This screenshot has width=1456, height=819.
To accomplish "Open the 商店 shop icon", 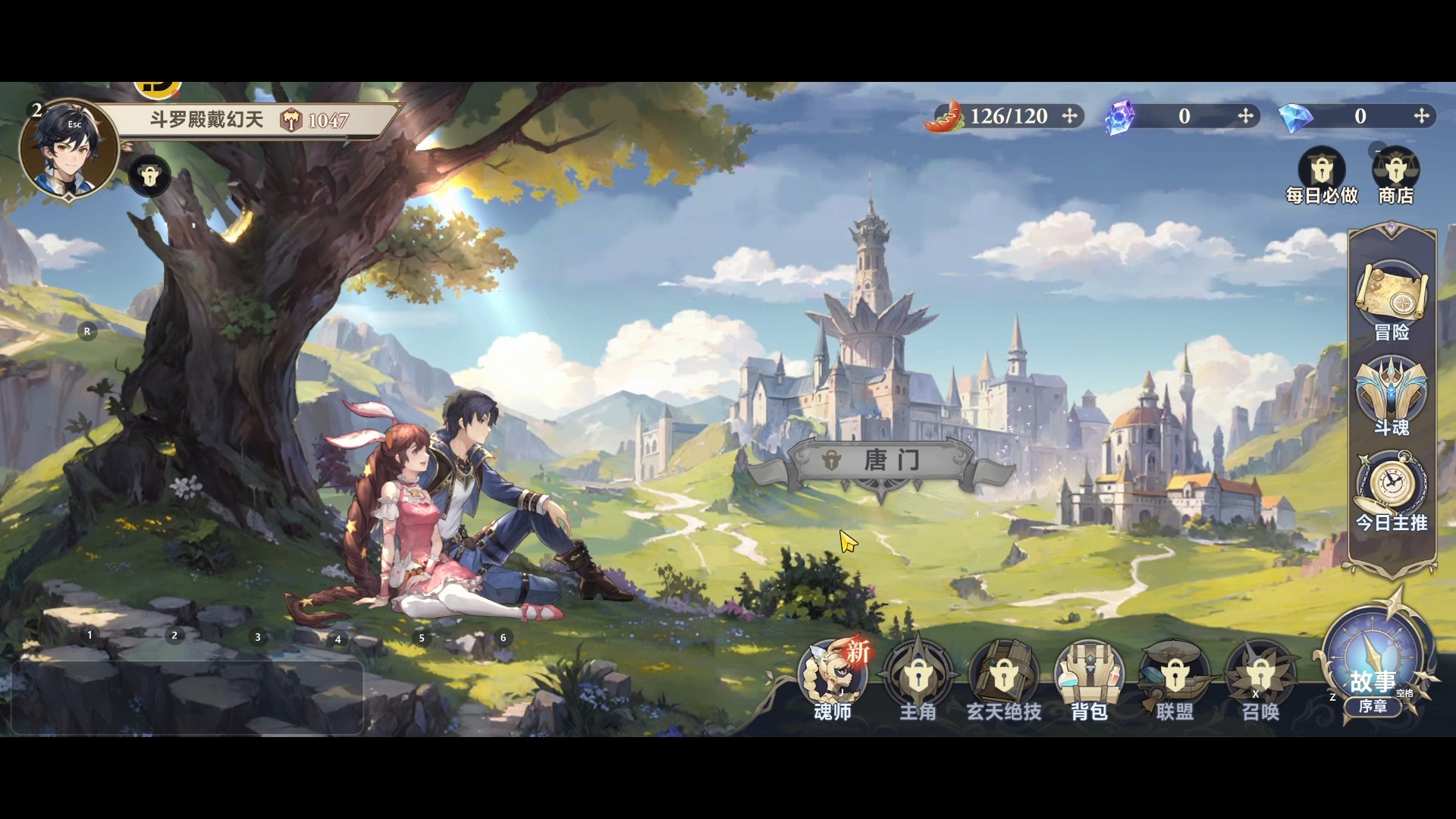I will tap(1395, 171).
